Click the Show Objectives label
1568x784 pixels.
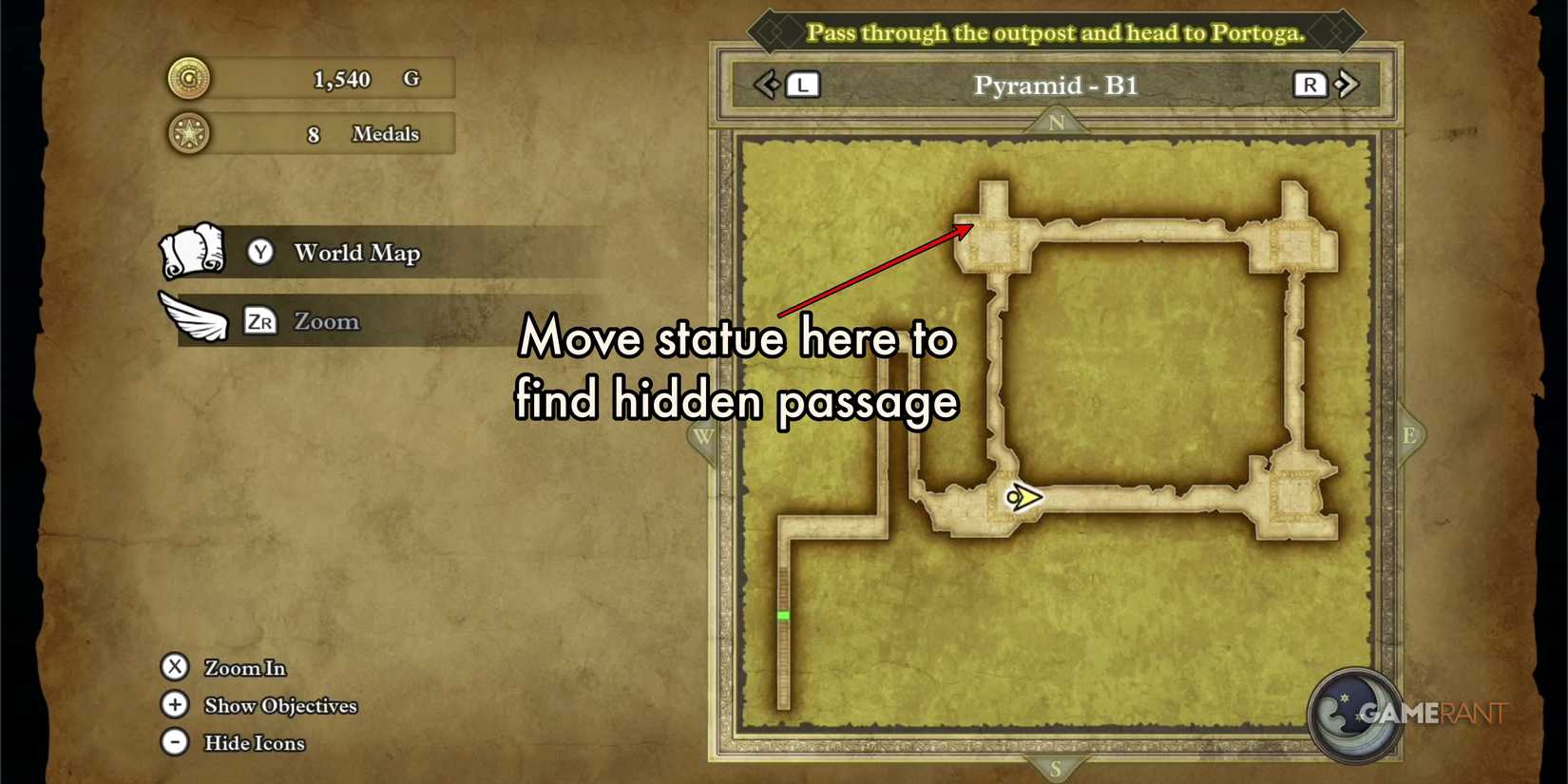[278, 706]
